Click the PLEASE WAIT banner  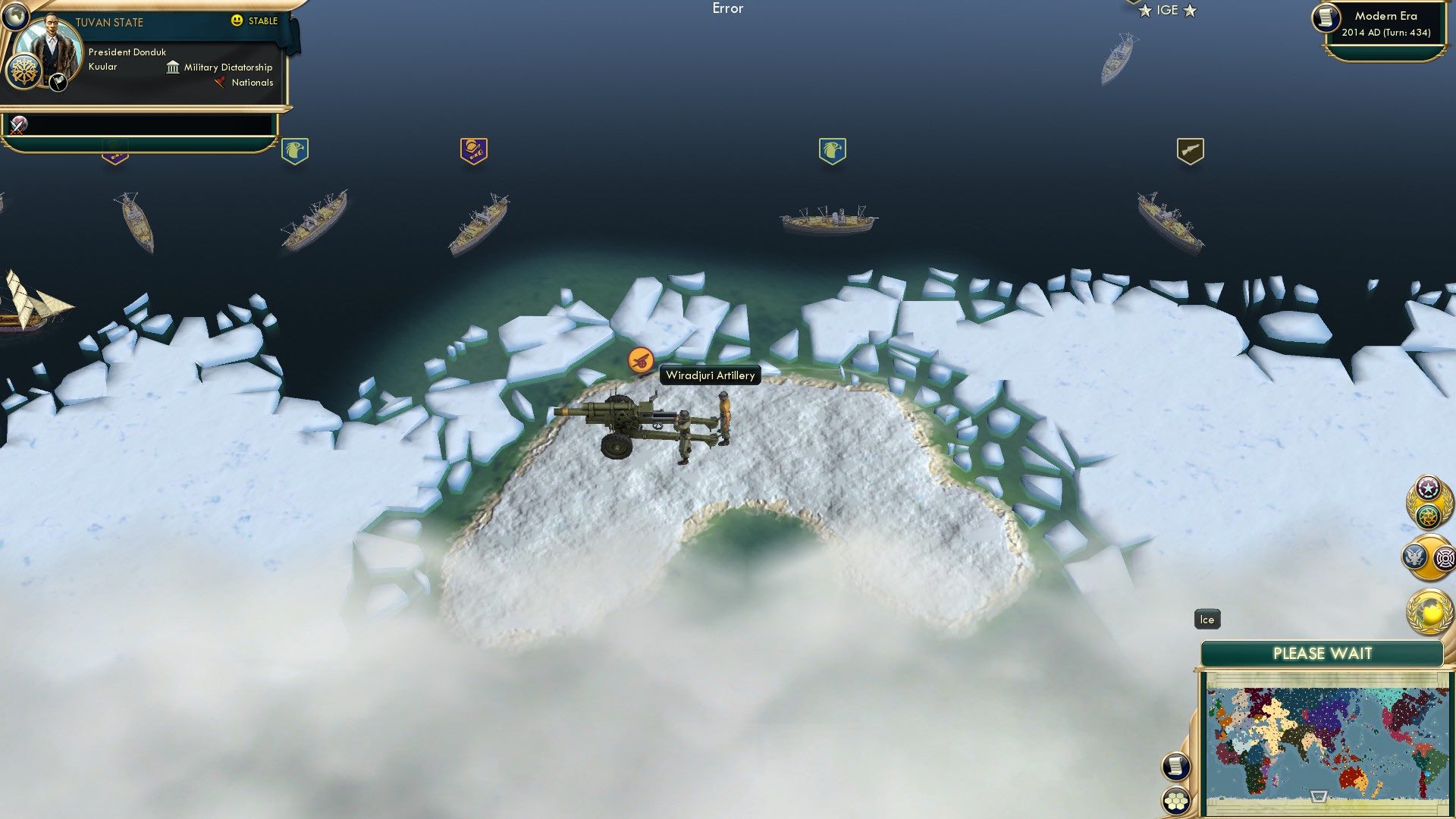pos(1324,652)
